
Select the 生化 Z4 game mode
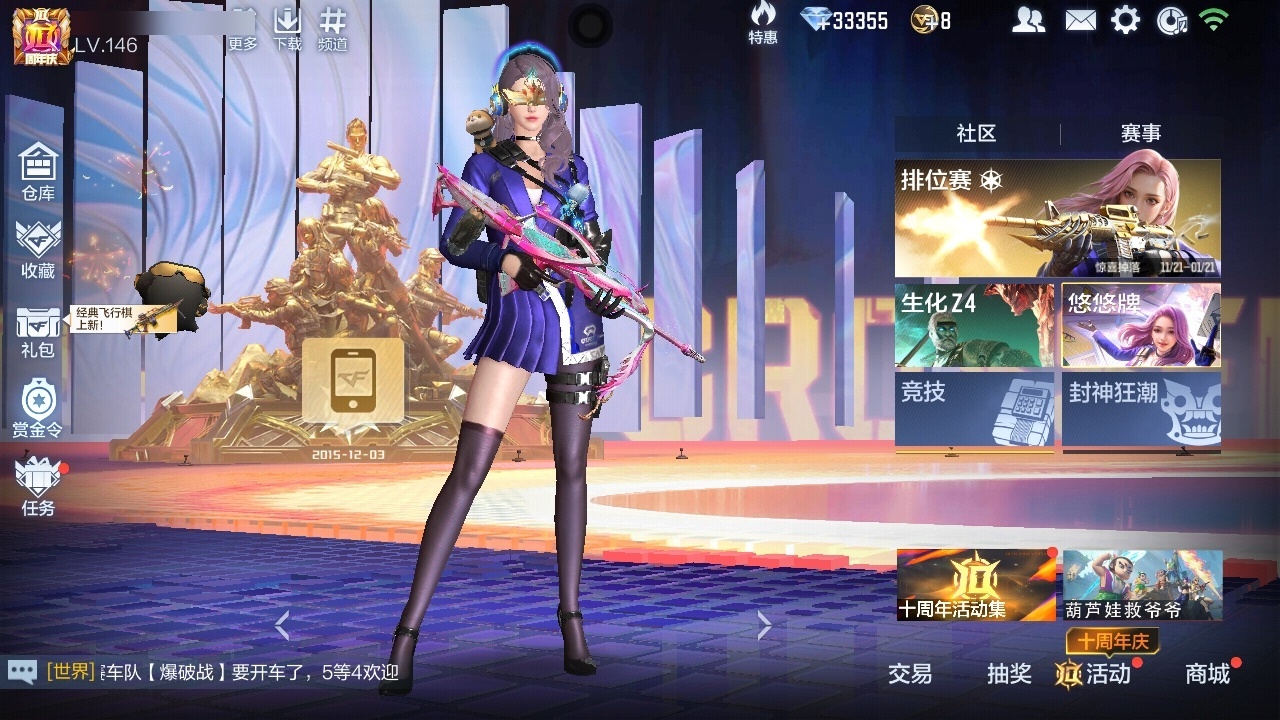[974, 326]
